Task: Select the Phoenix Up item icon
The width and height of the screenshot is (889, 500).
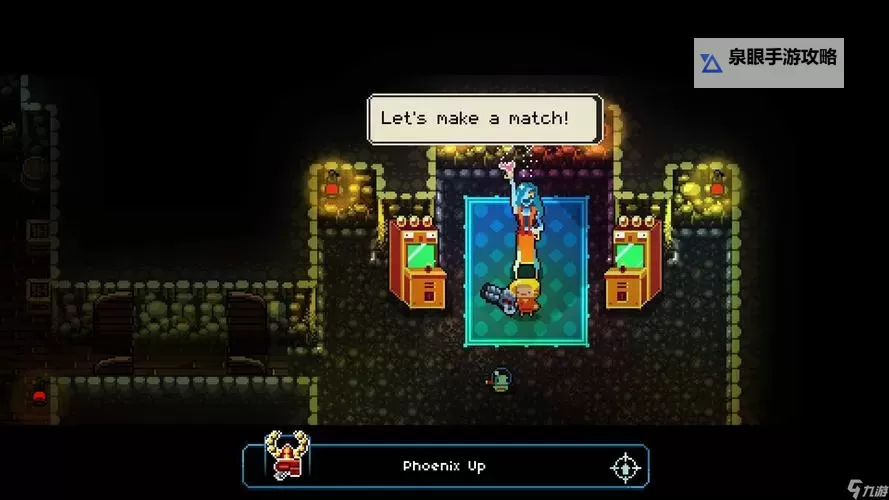Action: (x=286, y=456)
